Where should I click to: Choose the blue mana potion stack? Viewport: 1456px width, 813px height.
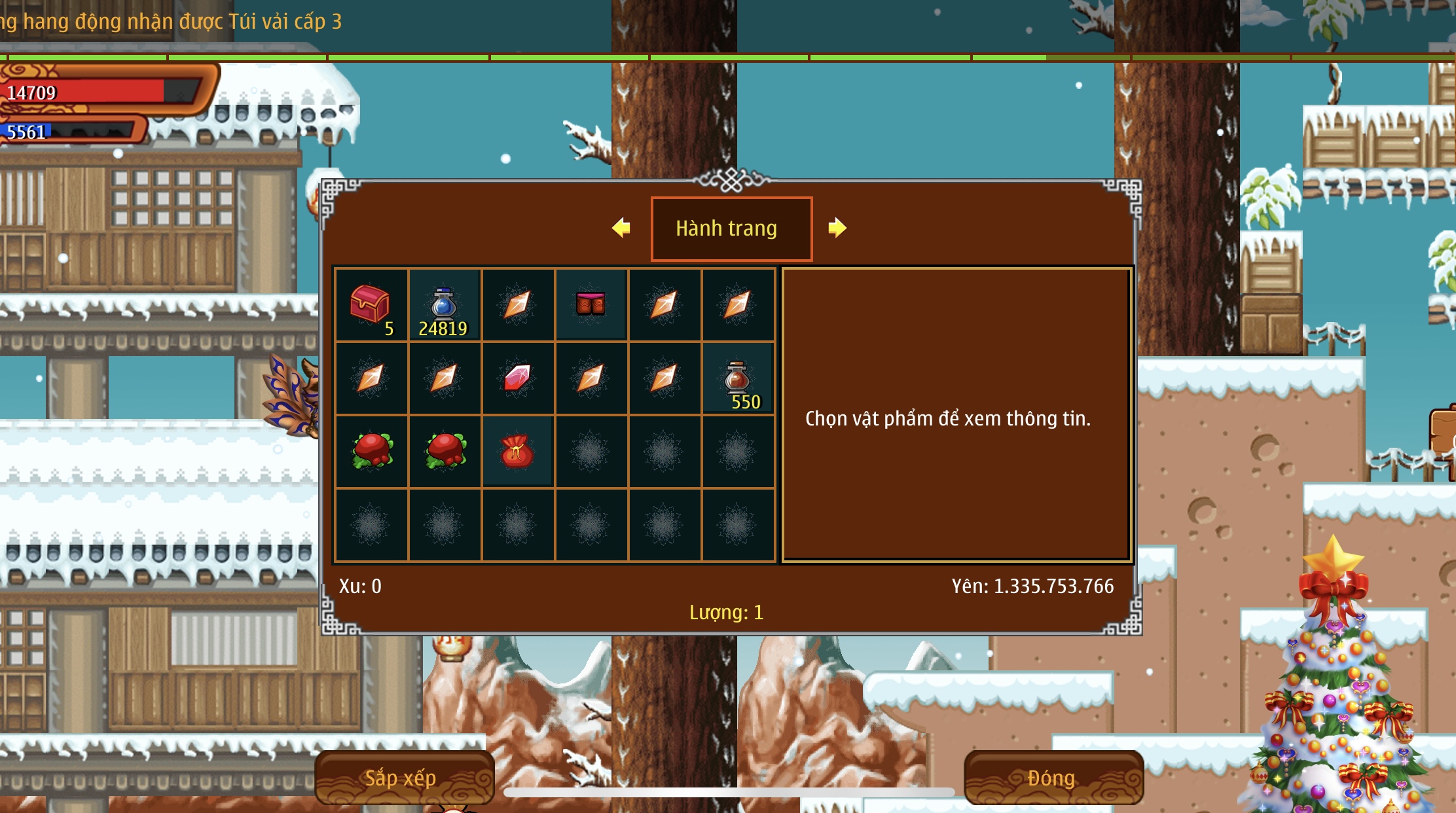(x=444, y=305)
